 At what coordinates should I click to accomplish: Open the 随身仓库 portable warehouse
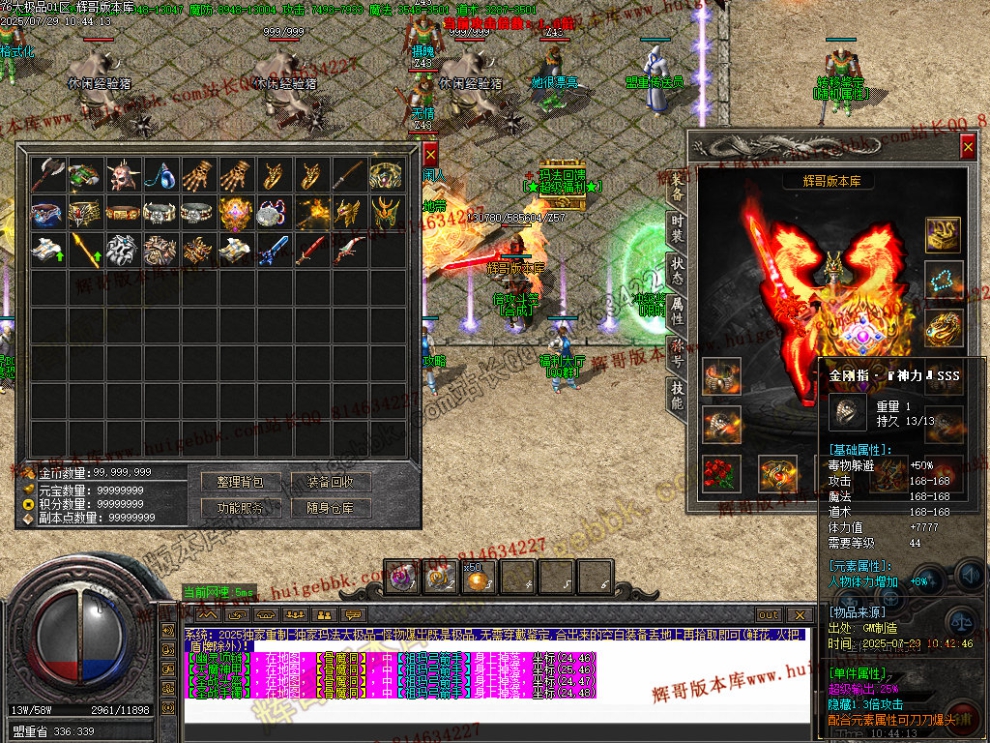point(330,508)
